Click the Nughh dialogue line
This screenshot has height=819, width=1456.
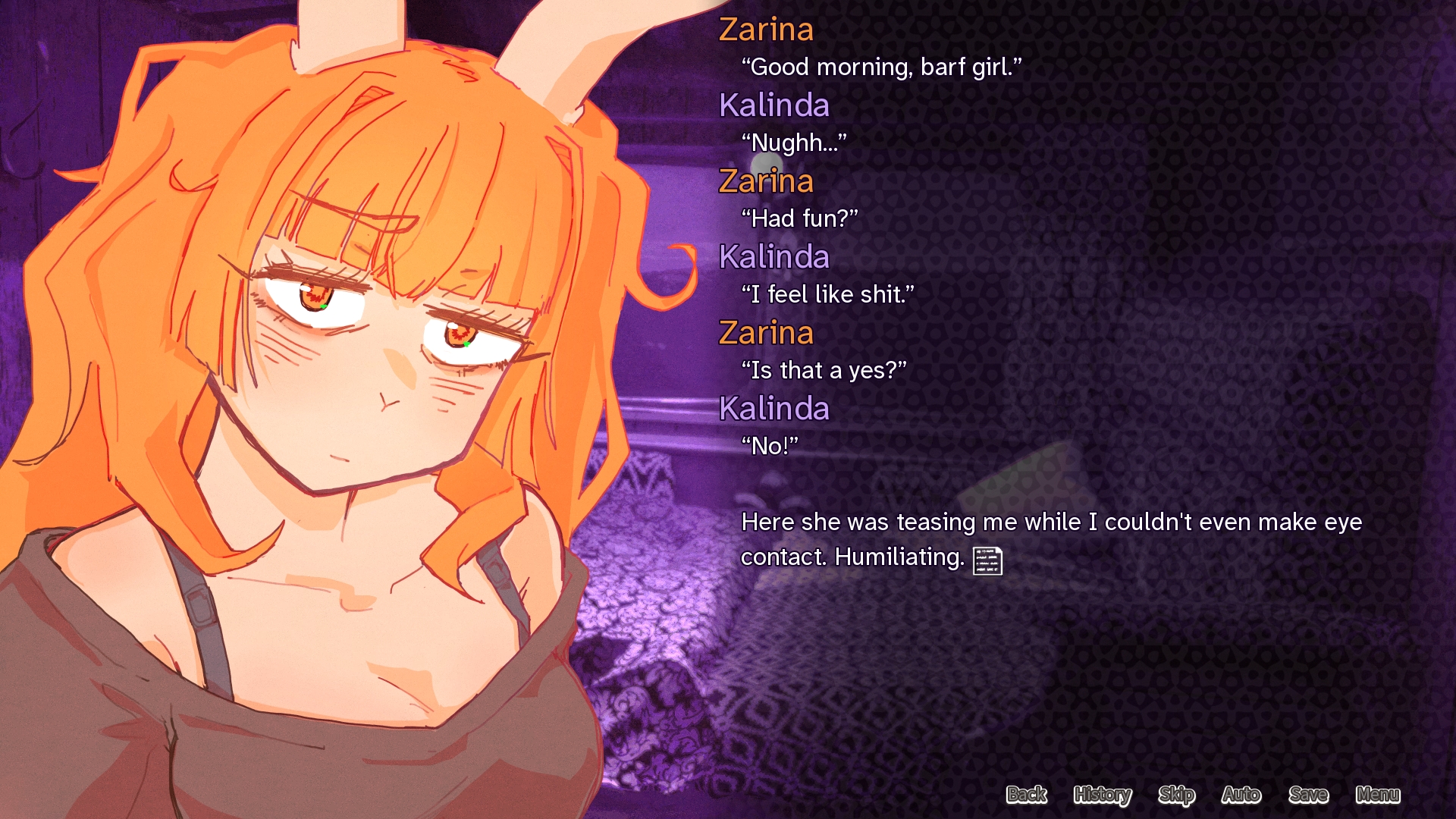pos(793,143)
